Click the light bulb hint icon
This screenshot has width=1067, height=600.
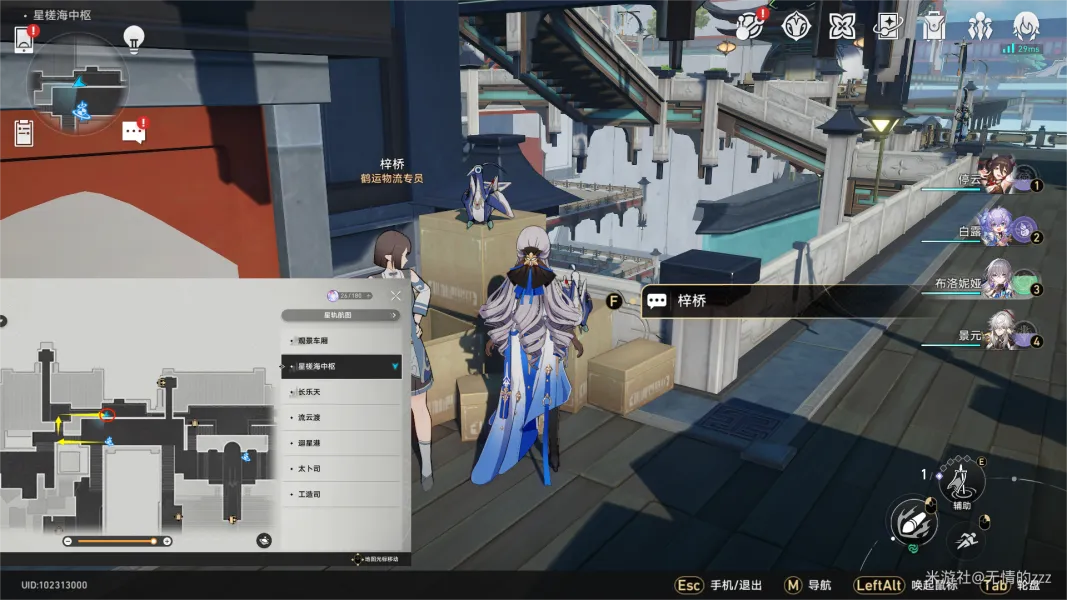click(133, 39)
